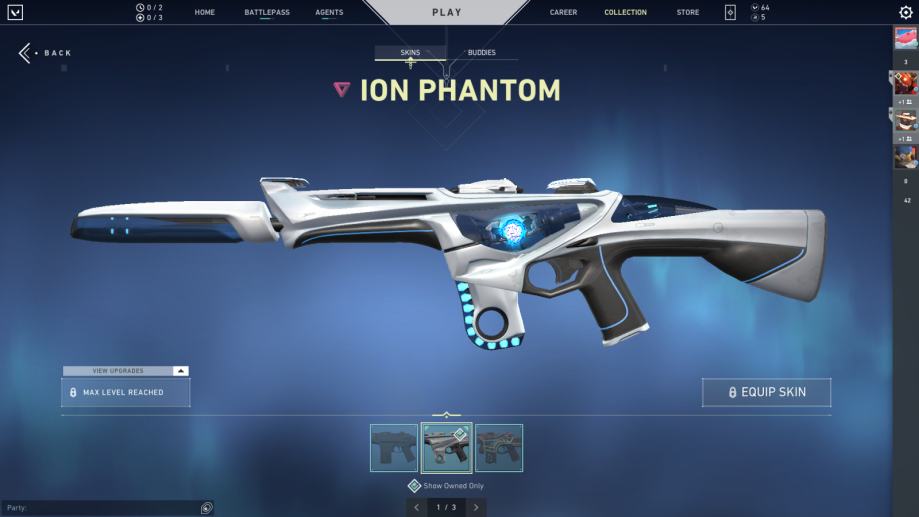Open the Career page

(563, 13)
